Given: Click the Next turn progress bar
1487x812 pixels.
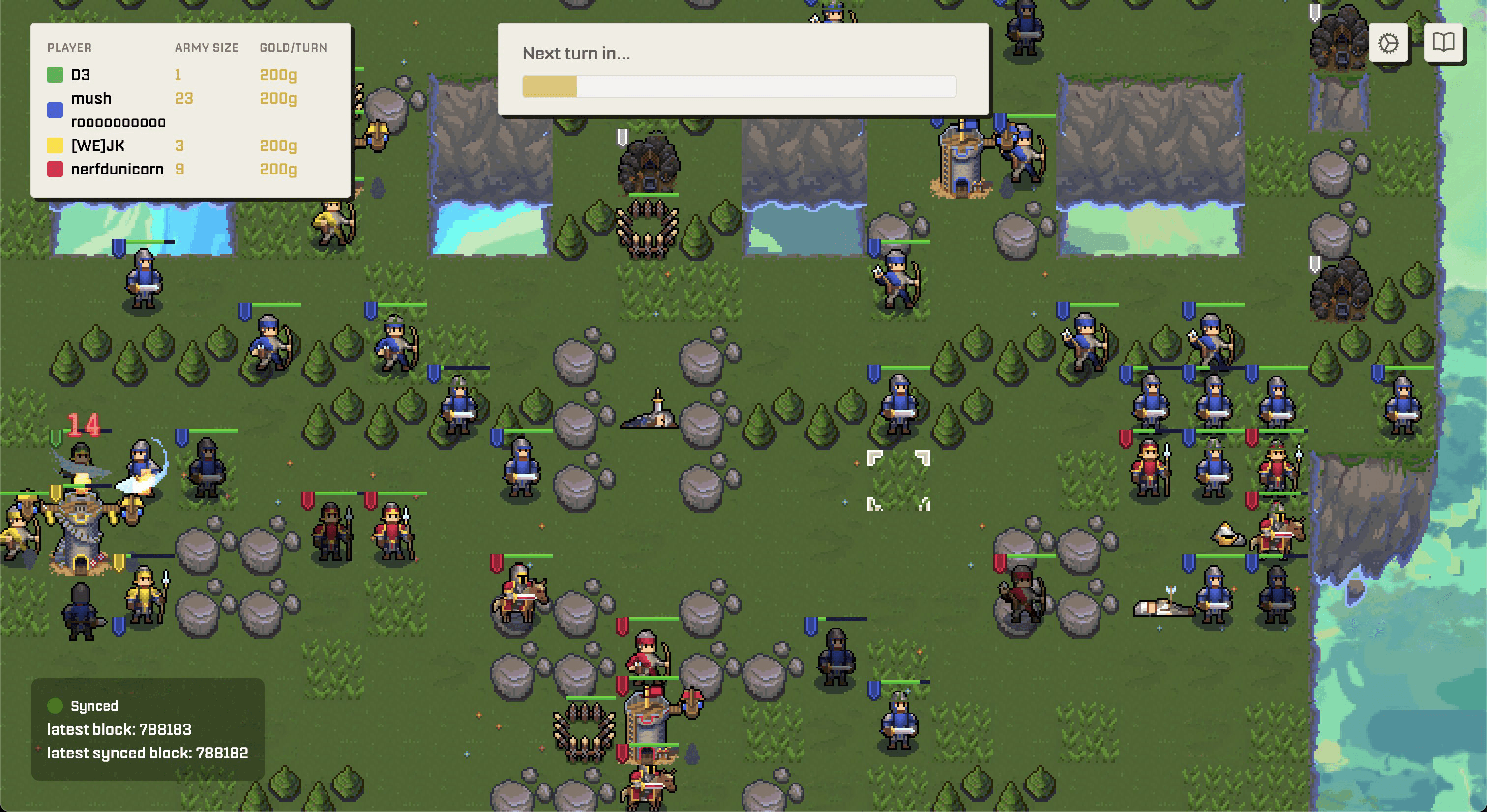Looking at the screenshot, I should point(739,87).
